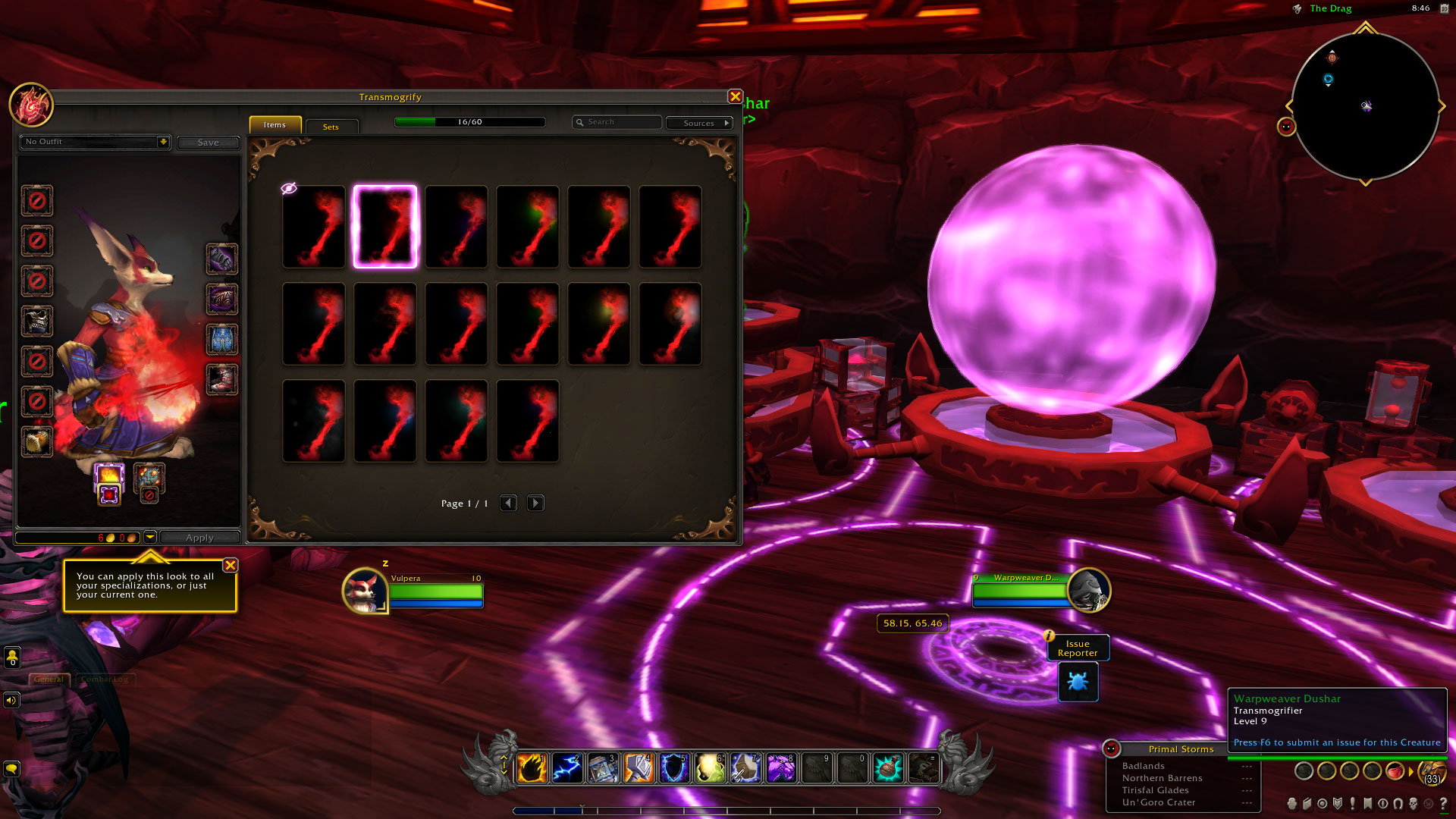Dismiss the specialization look tooltip
The height and width of the screenshot is (819, 1456).
[231, 565]
